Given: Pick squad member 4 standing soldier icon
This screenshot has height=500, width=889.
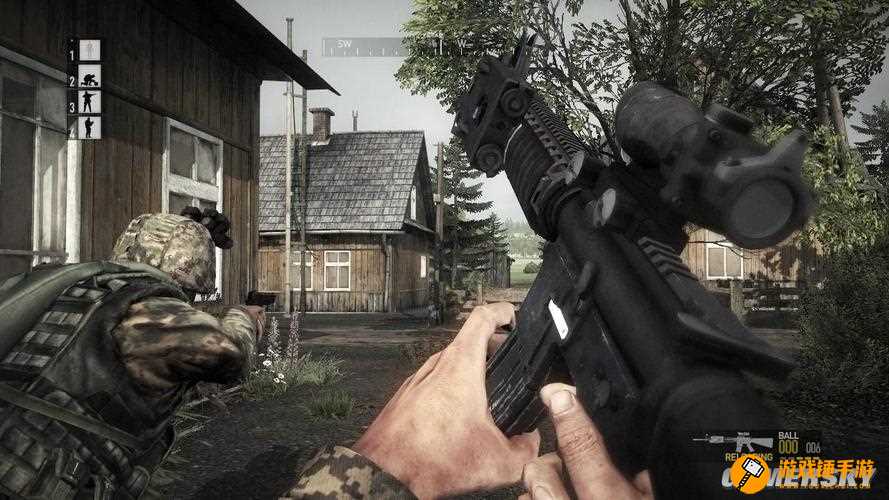Looking at the screenshot, I should [x=89, y=127].
